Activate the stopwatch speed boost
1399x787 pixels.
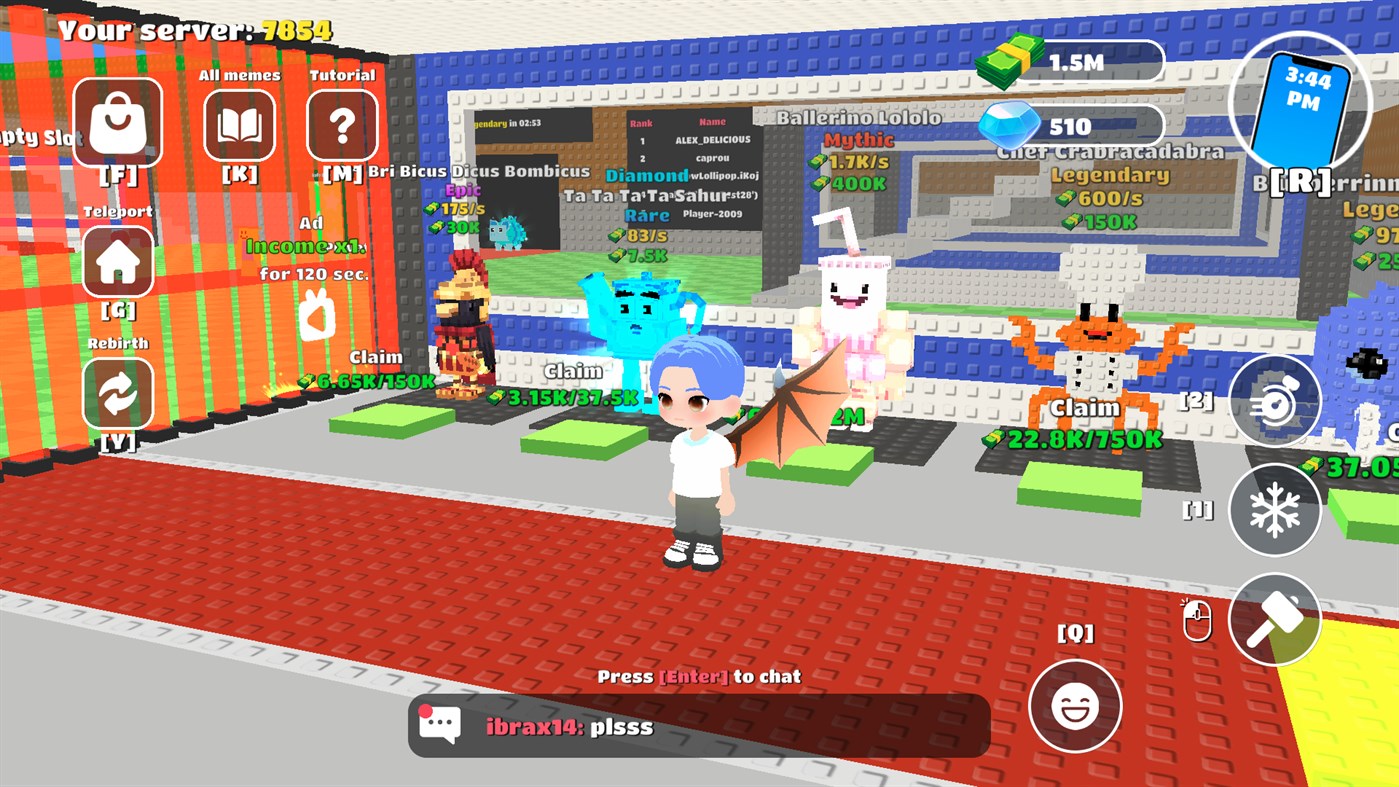click(1277, 402)
